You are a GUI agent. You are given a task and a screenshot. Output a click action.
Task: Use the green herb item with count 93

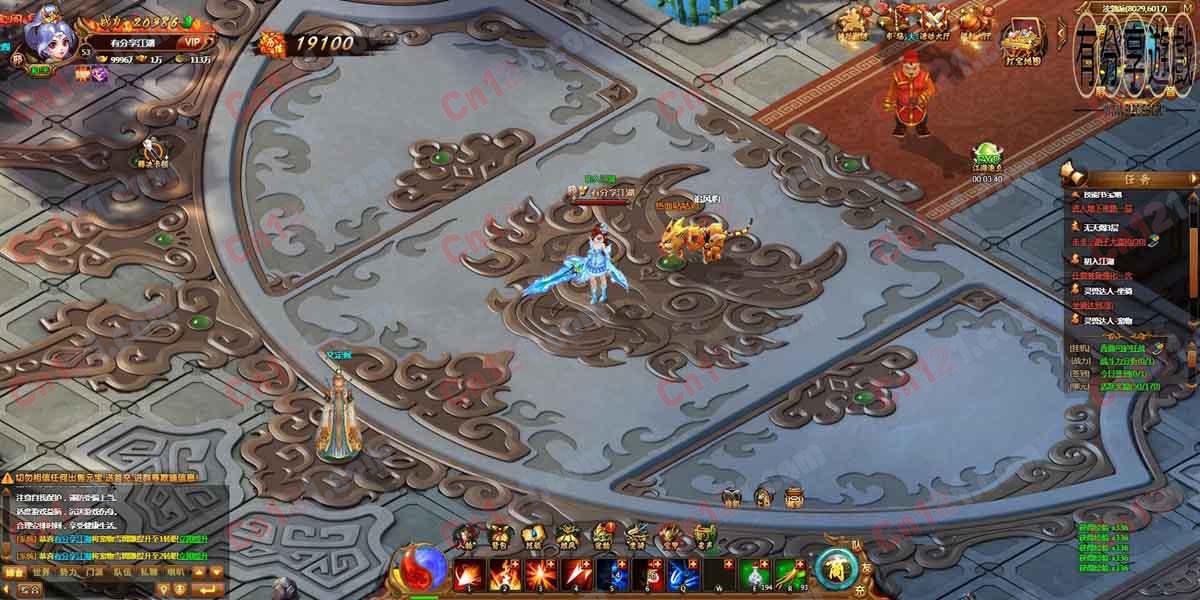pyautogui.click(x=792, y=574)
